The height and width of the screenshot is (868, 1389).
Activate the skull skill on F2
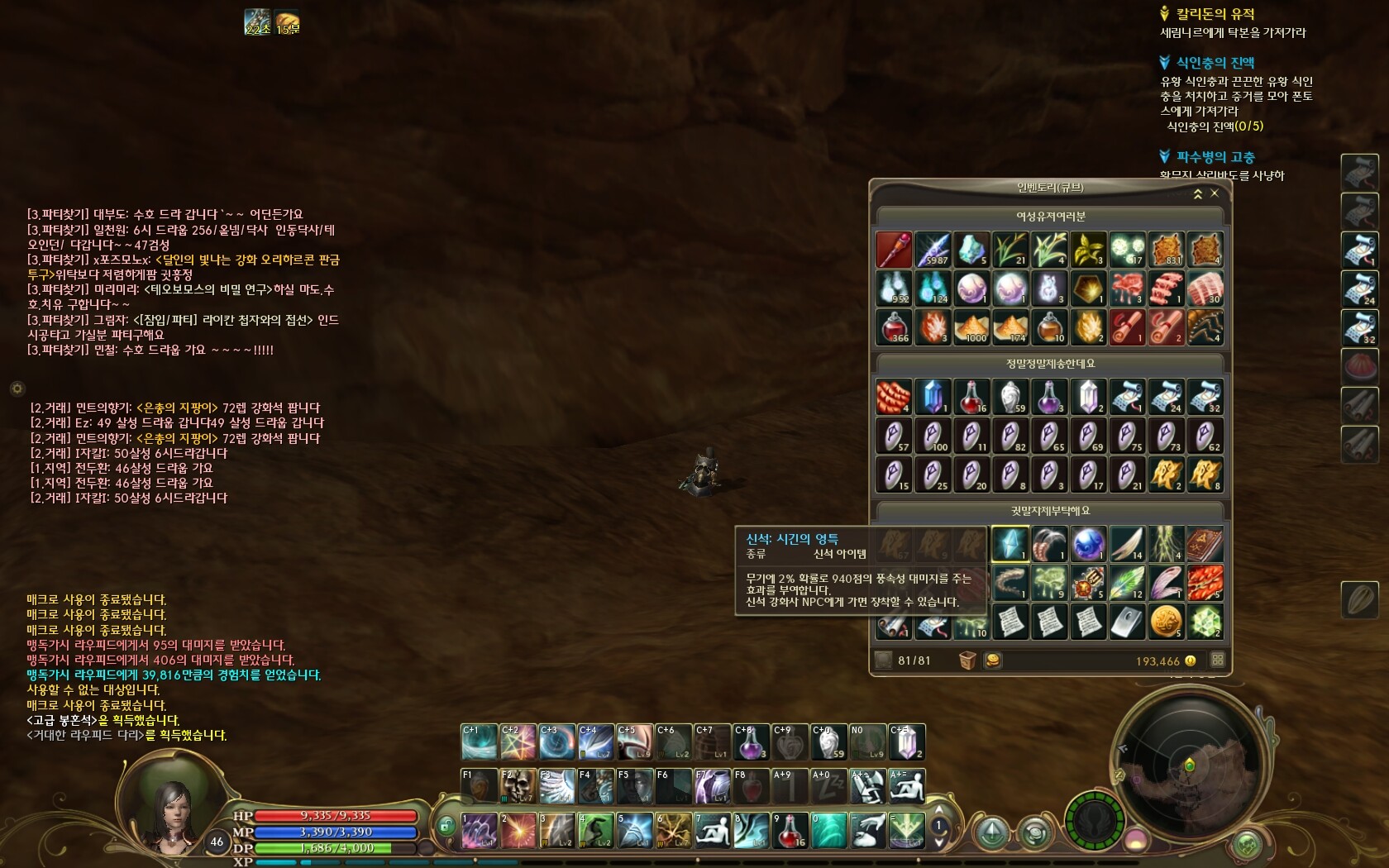[518, 786]
